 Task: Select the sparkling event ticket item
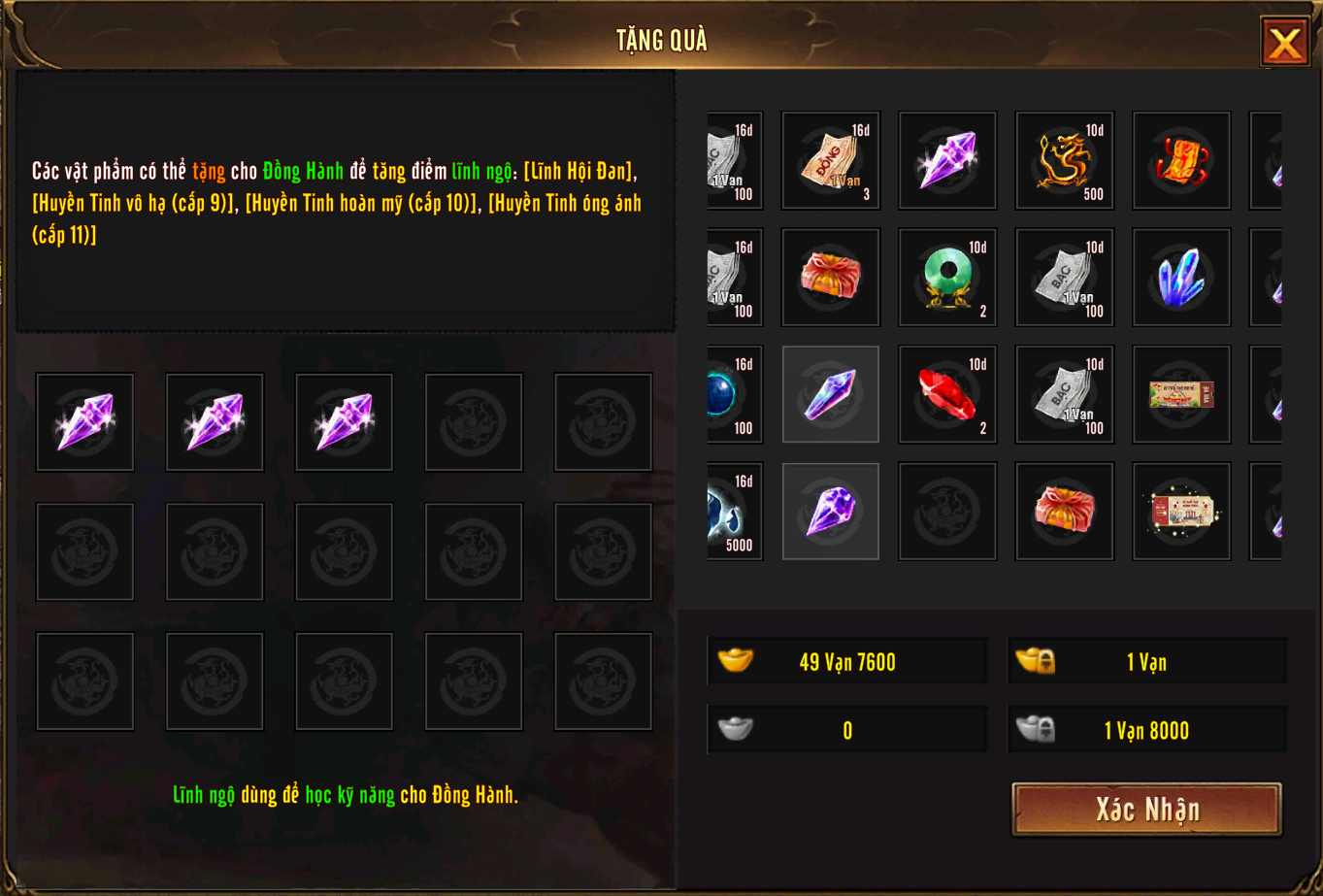click(x=1181, y=512)
